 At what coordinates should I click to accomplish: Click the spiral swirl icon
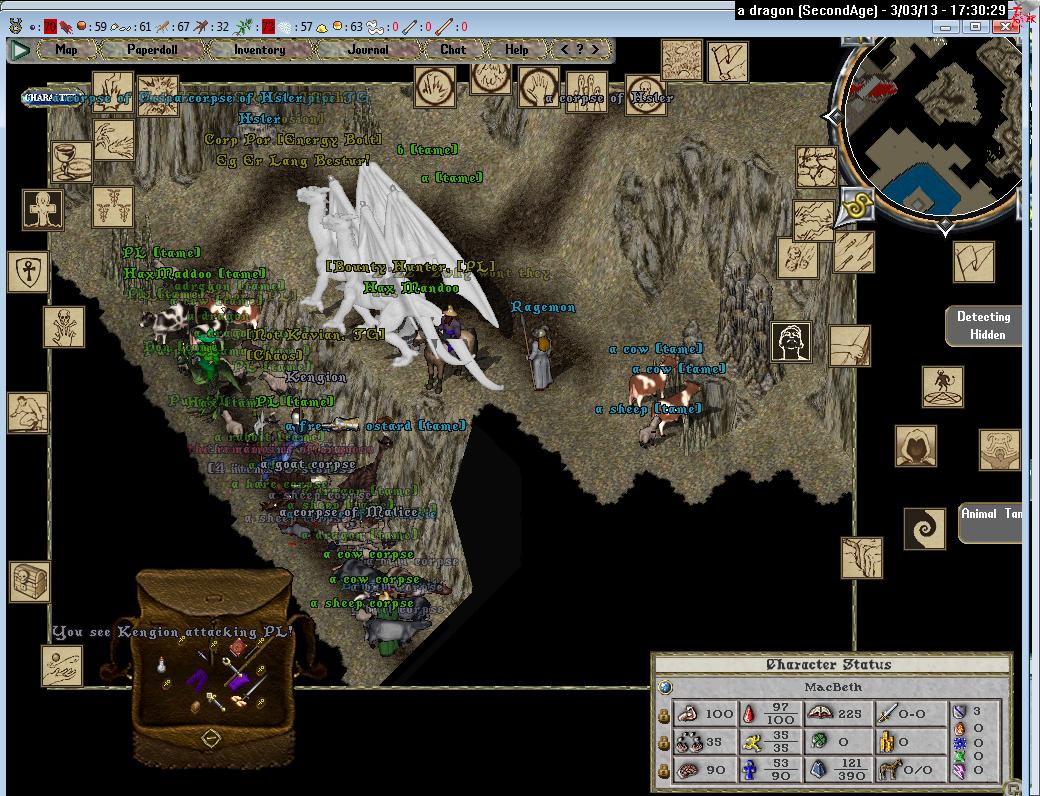(924, 529)
